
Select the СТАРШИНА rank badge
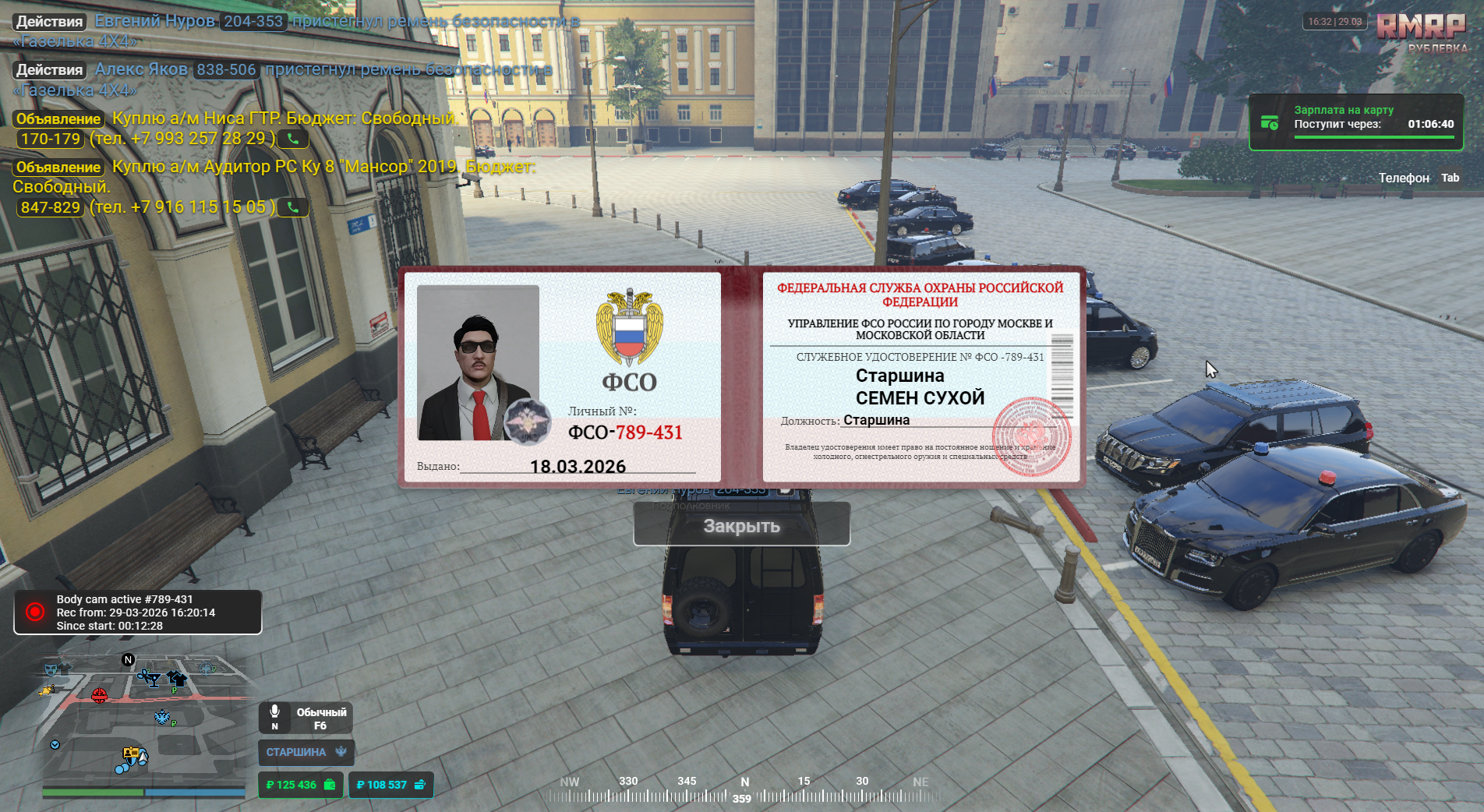(x=306, y=752)
